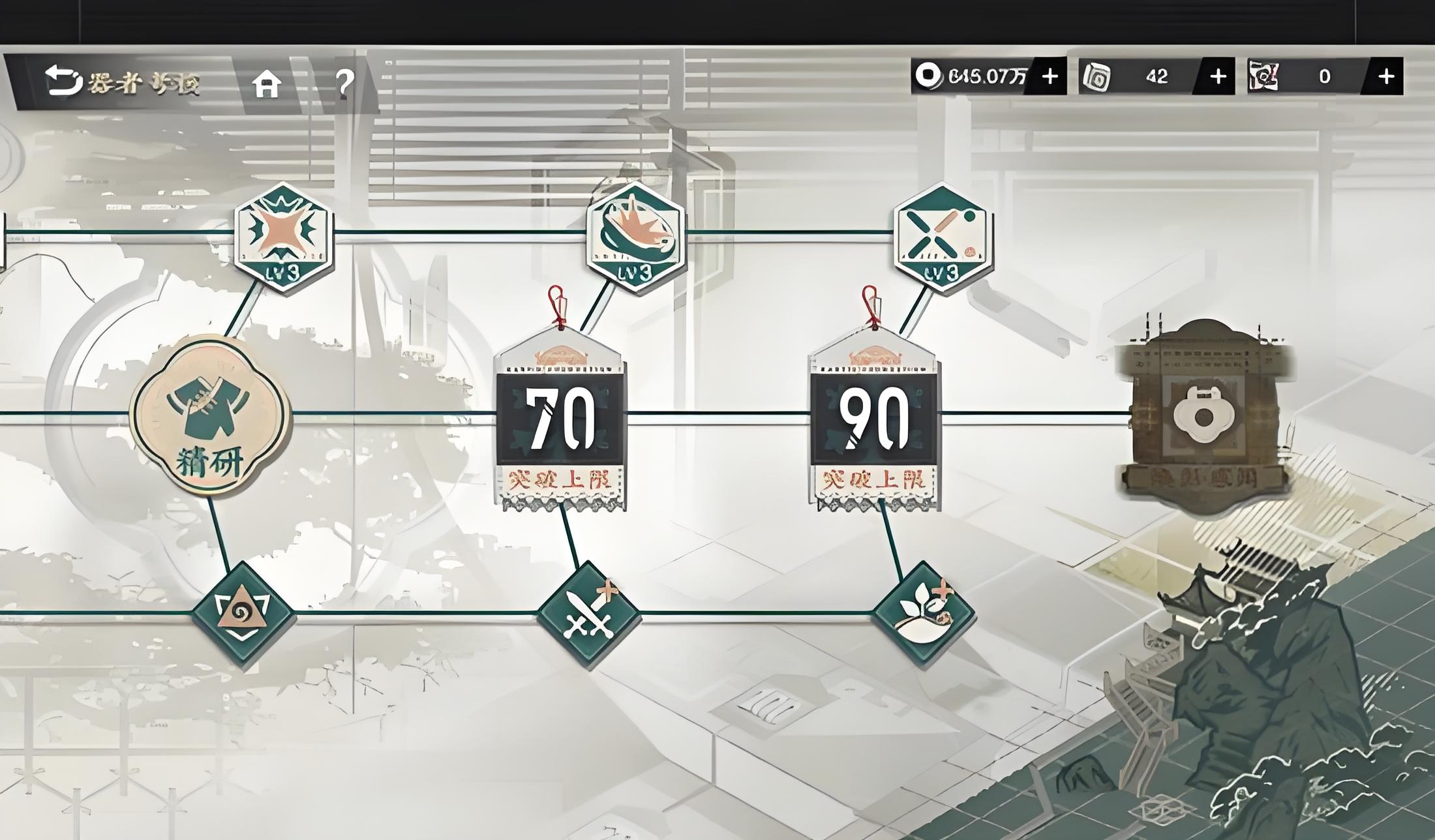Add more coins with the plus button
This screenshot has height=840, width=1435.
(1050, 77)
